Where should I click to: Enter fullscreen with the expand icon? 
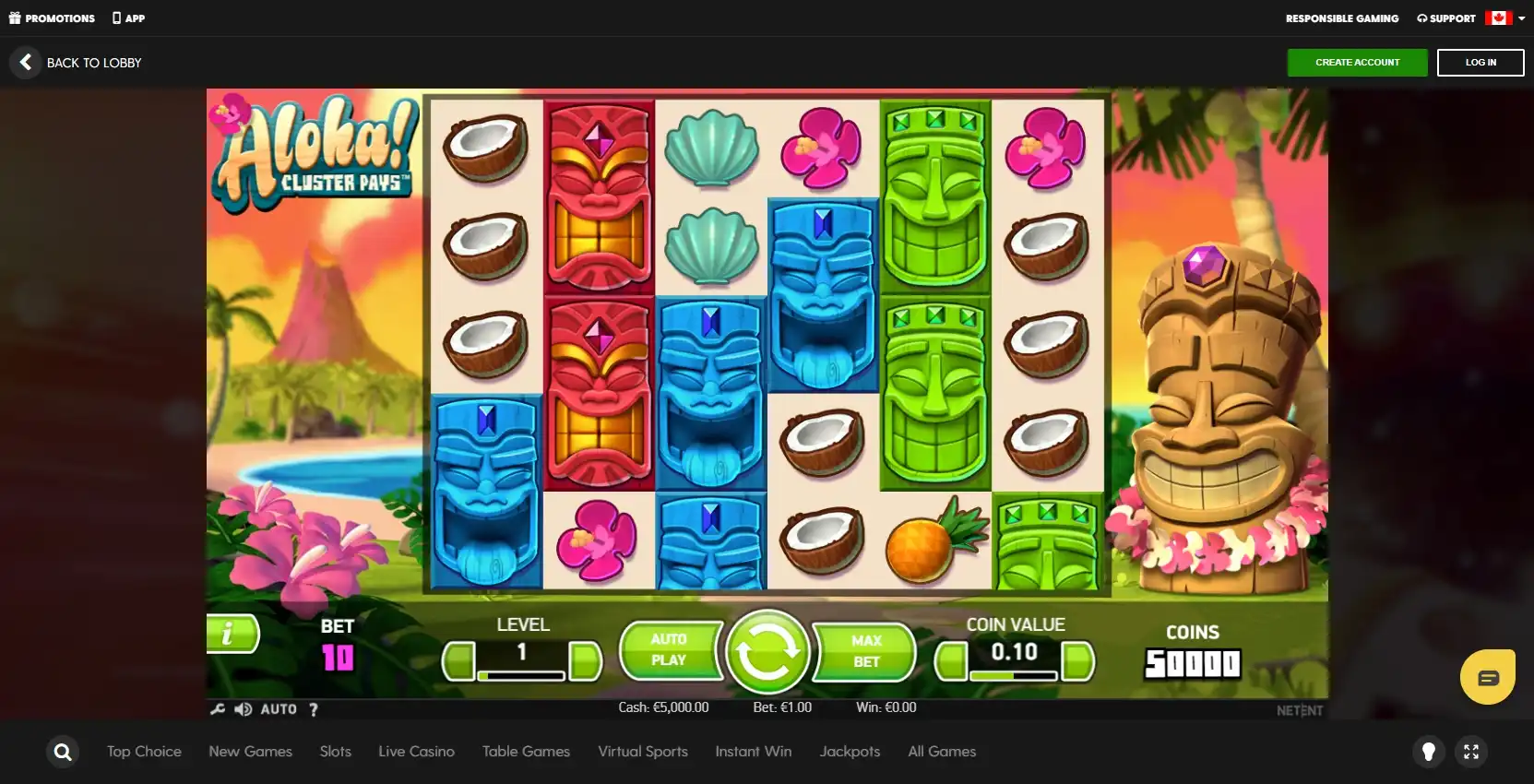click(x=1471, y=752)
